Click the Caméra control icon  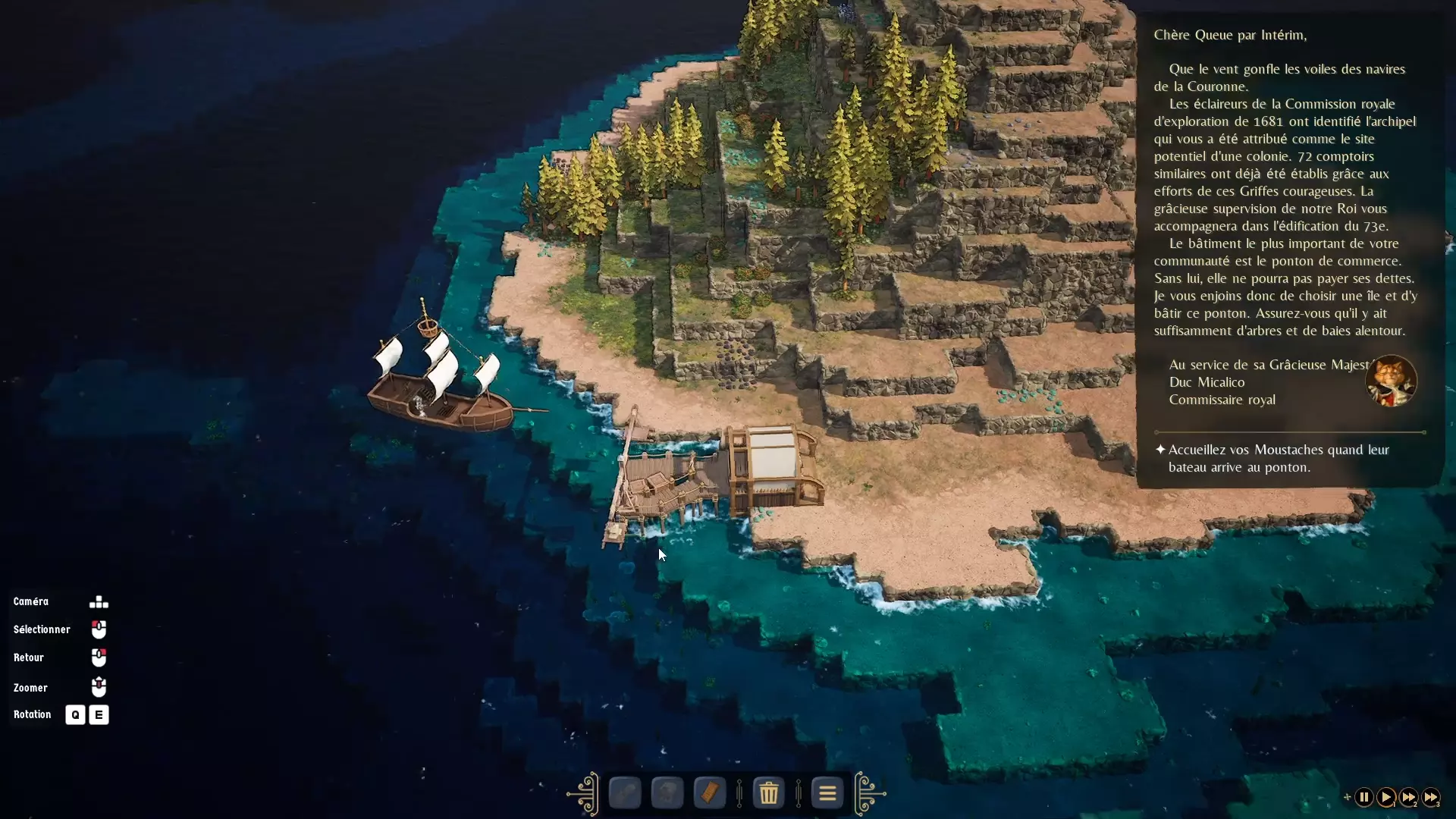[x=99, y=601]
